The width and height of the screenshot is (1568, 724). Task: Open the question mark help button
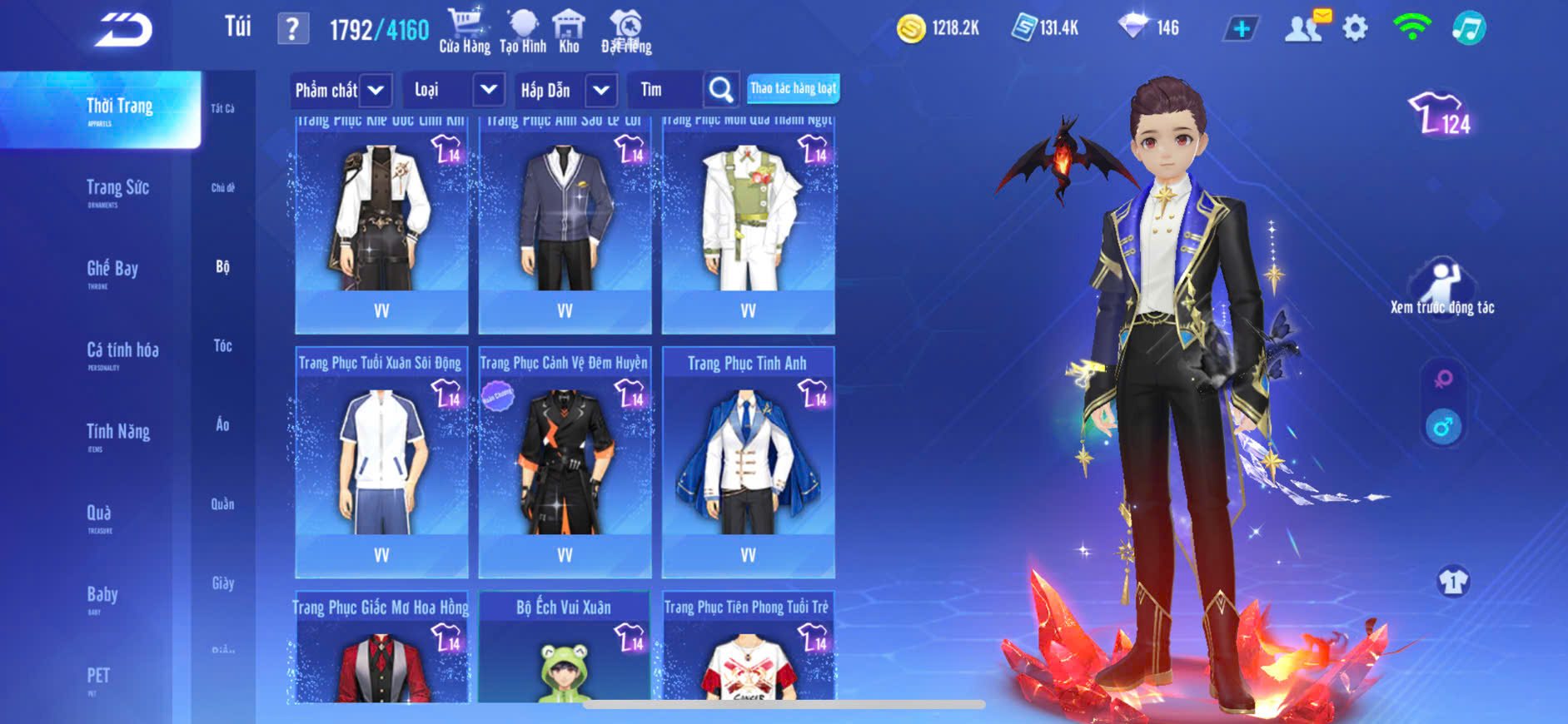pyautogui.click(x=292, y=29)
